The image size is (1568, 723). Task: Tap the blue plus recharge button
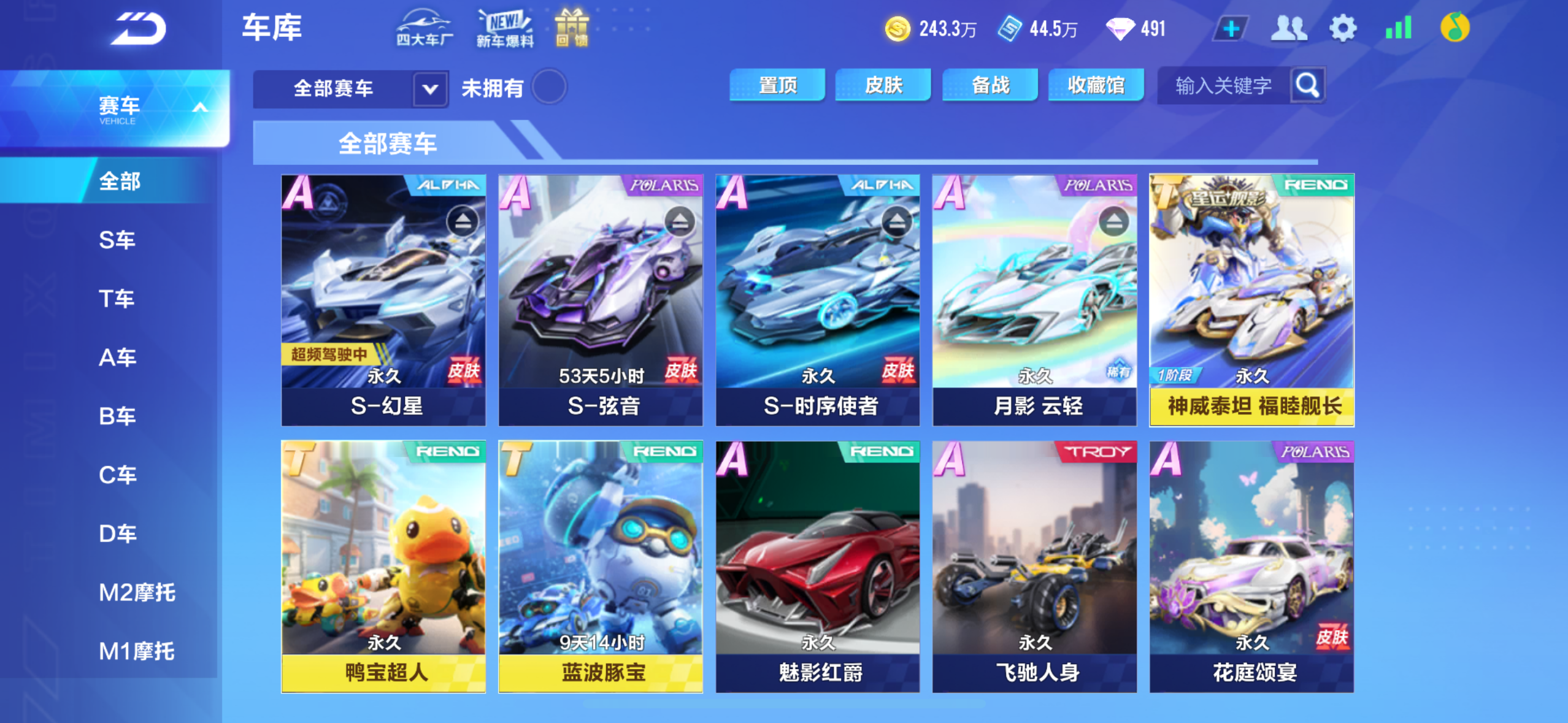[x=1231, y=28]
